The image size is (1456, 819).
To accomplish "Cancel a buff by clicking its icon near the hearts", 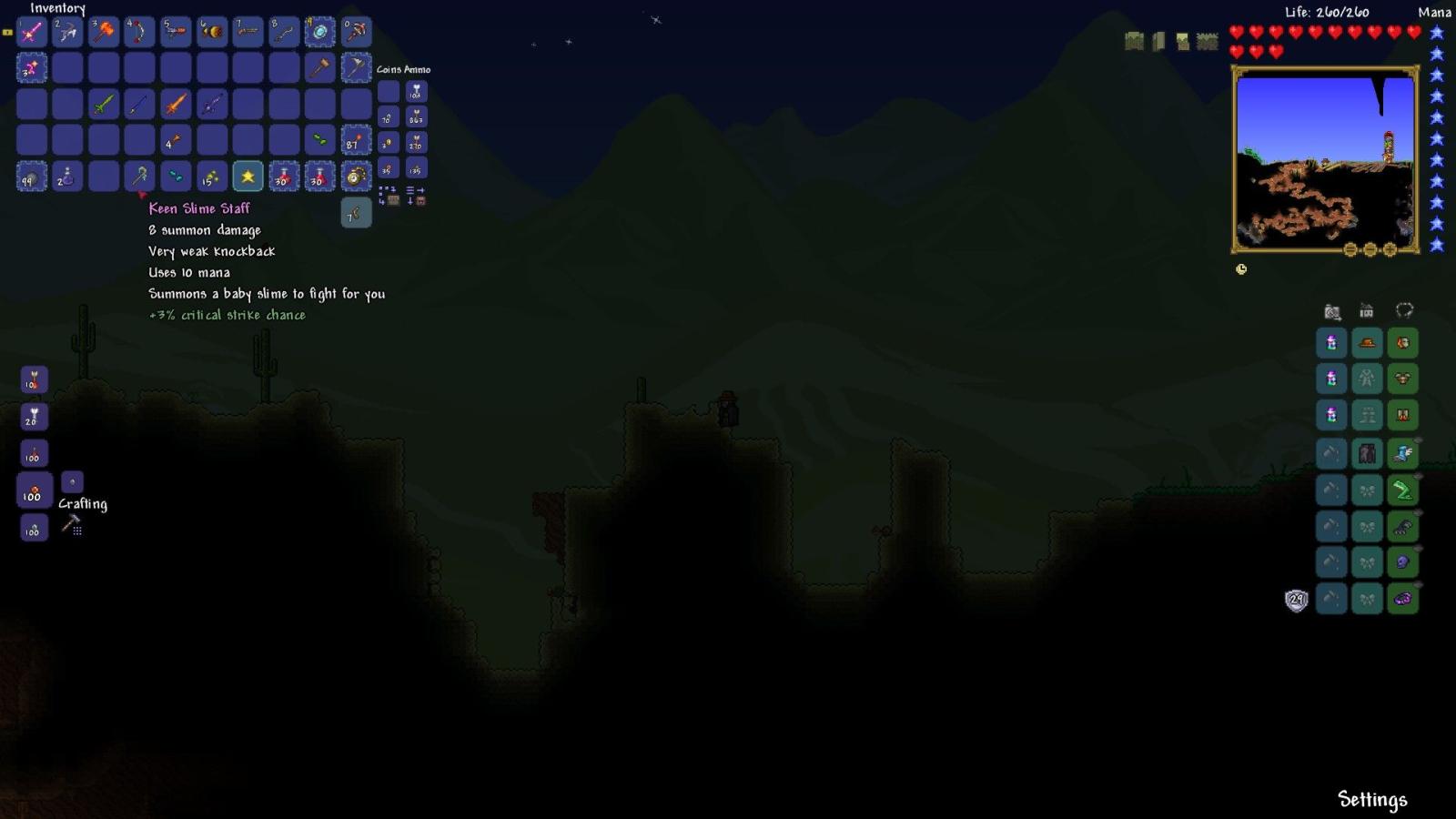I will click(x=1131, y=41).
